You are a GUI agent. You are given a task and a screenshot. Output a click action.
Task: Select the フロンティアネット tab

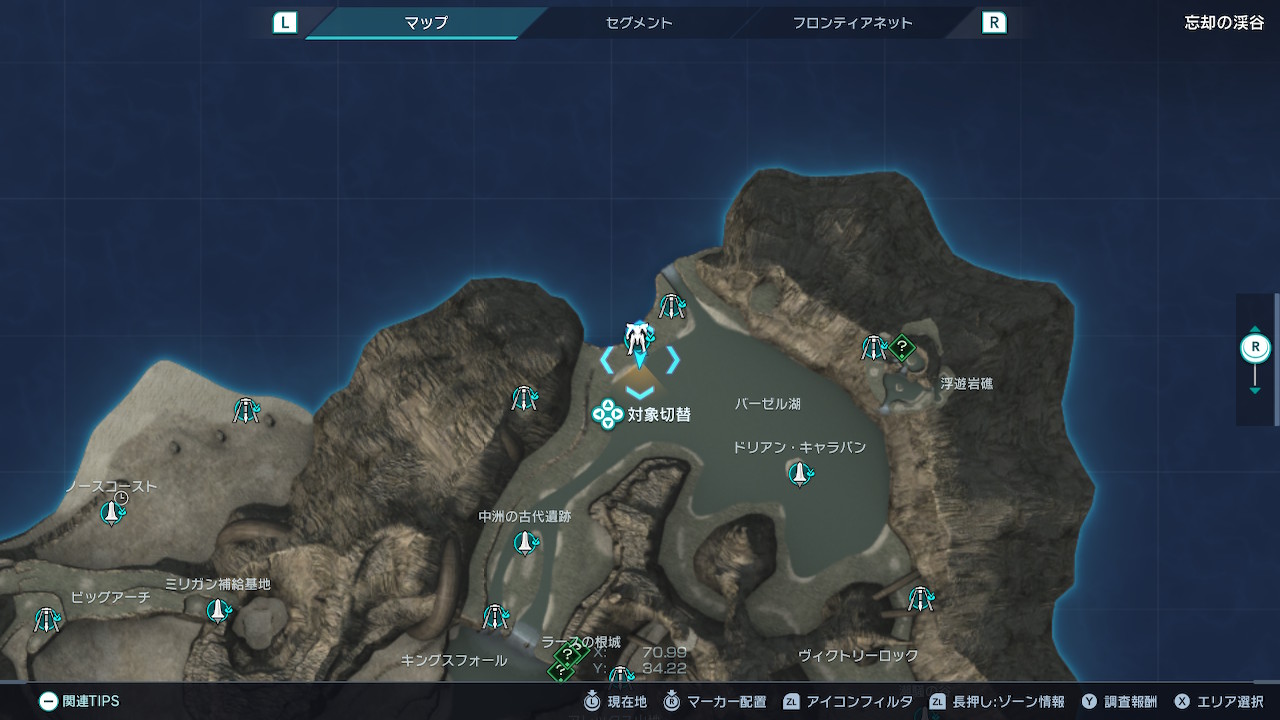tap(852, 22)
